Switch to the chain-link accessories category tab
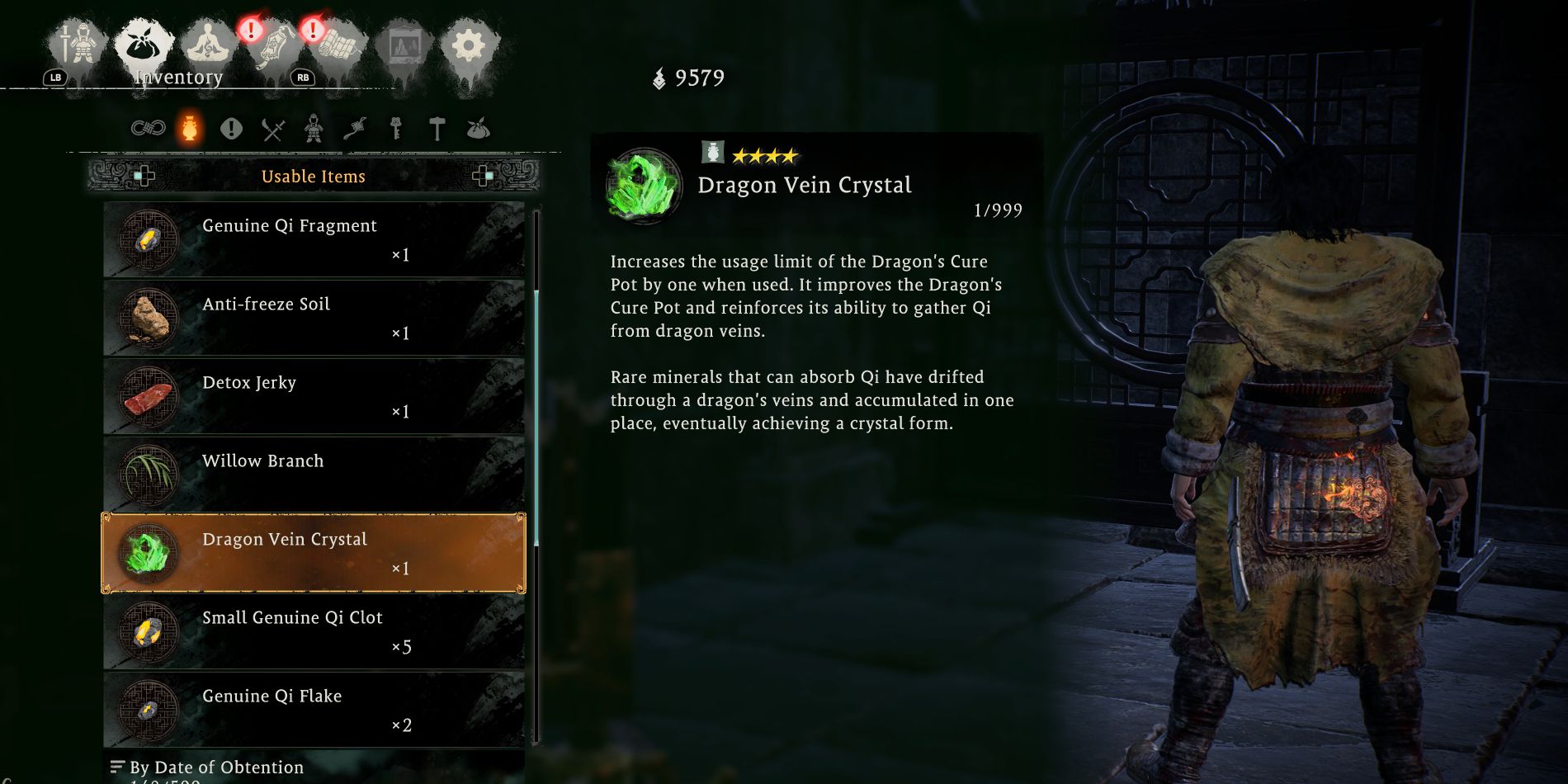 (x=149, y=128)
